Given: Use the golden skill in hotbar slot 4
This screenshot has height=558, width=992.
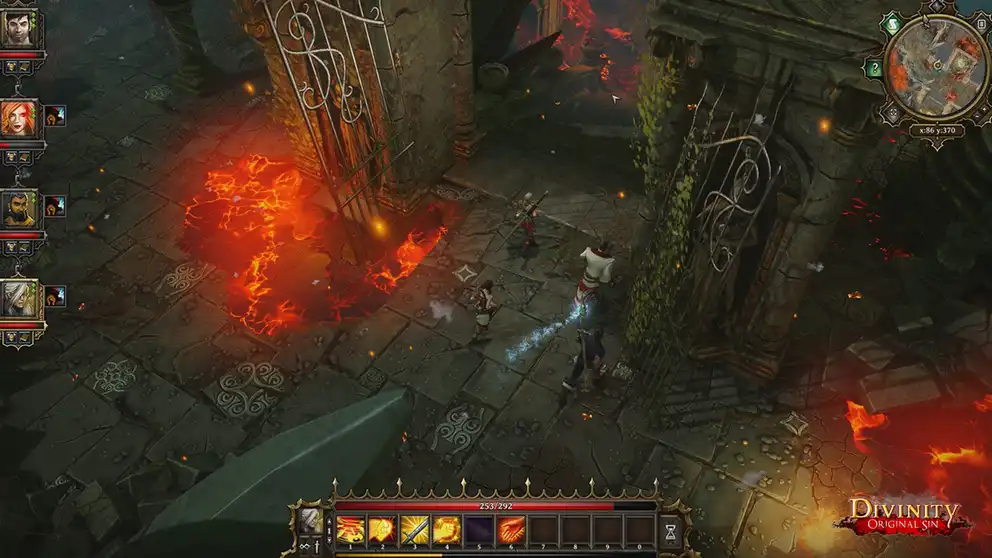Looking at the screenshot, I should click(x=446, y=529).
